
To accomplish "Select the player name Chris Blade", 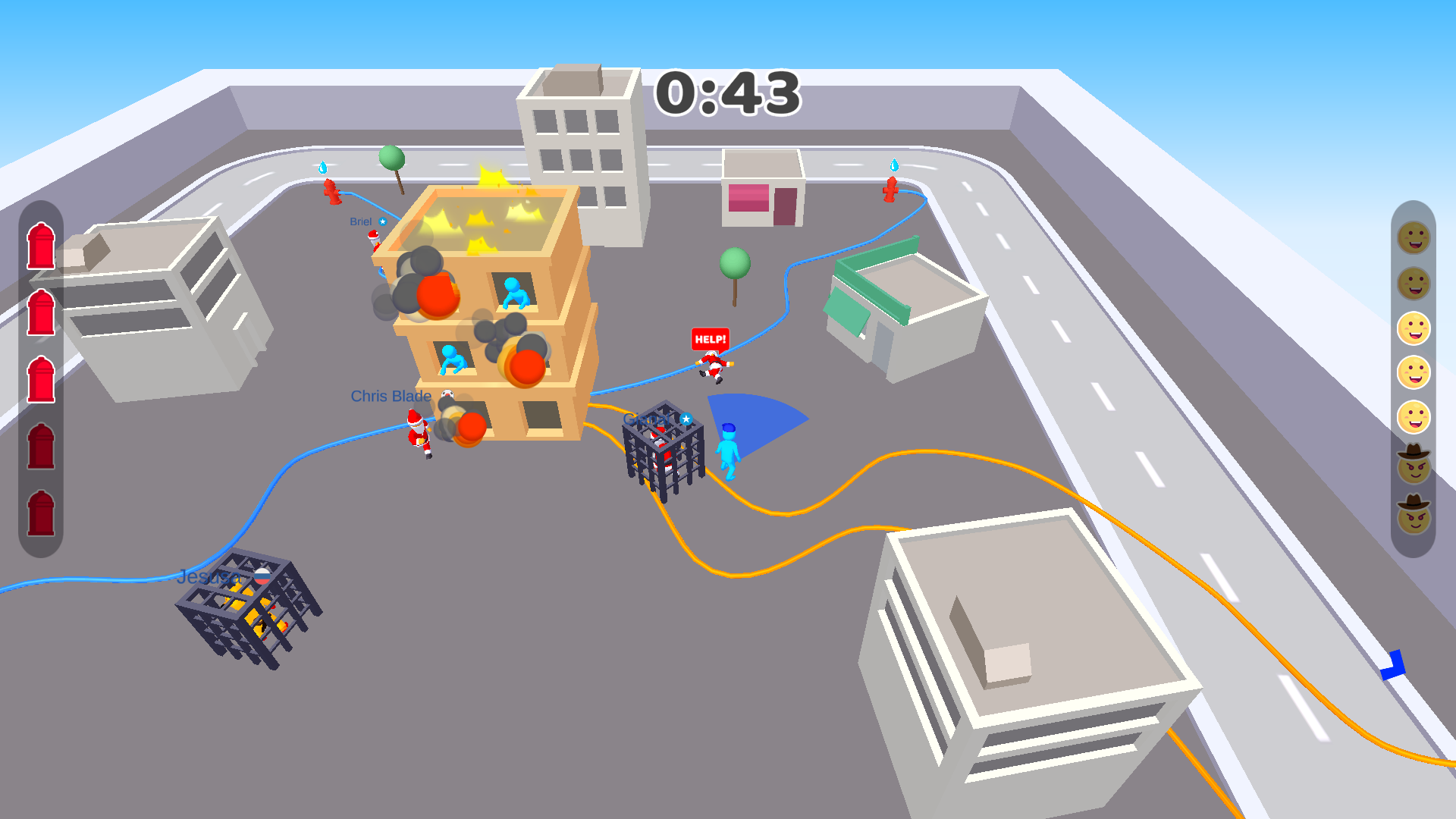I will [x=390, y=395].
